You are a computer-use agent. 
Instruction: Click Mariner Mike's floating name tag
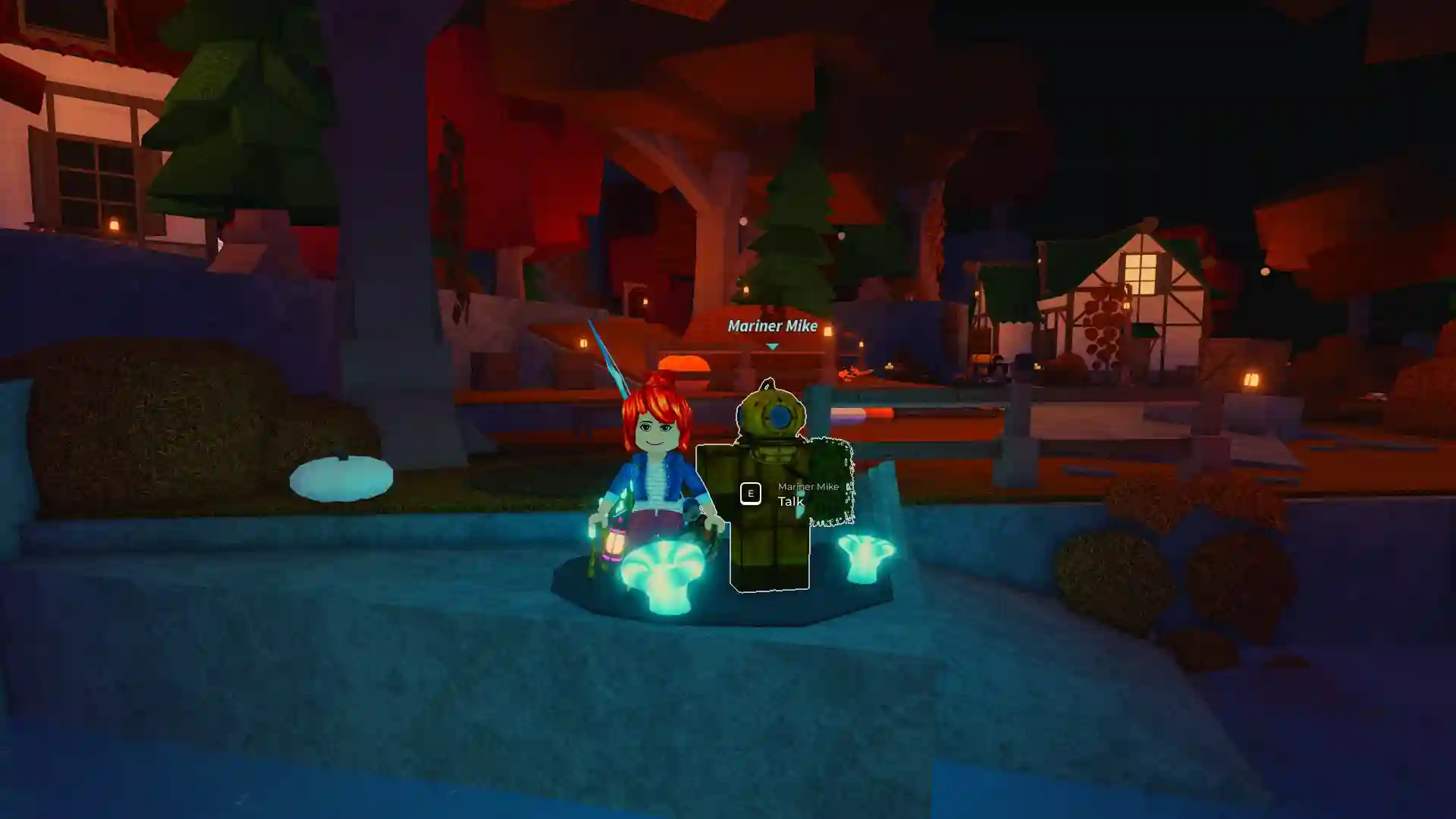pos(771,326)
